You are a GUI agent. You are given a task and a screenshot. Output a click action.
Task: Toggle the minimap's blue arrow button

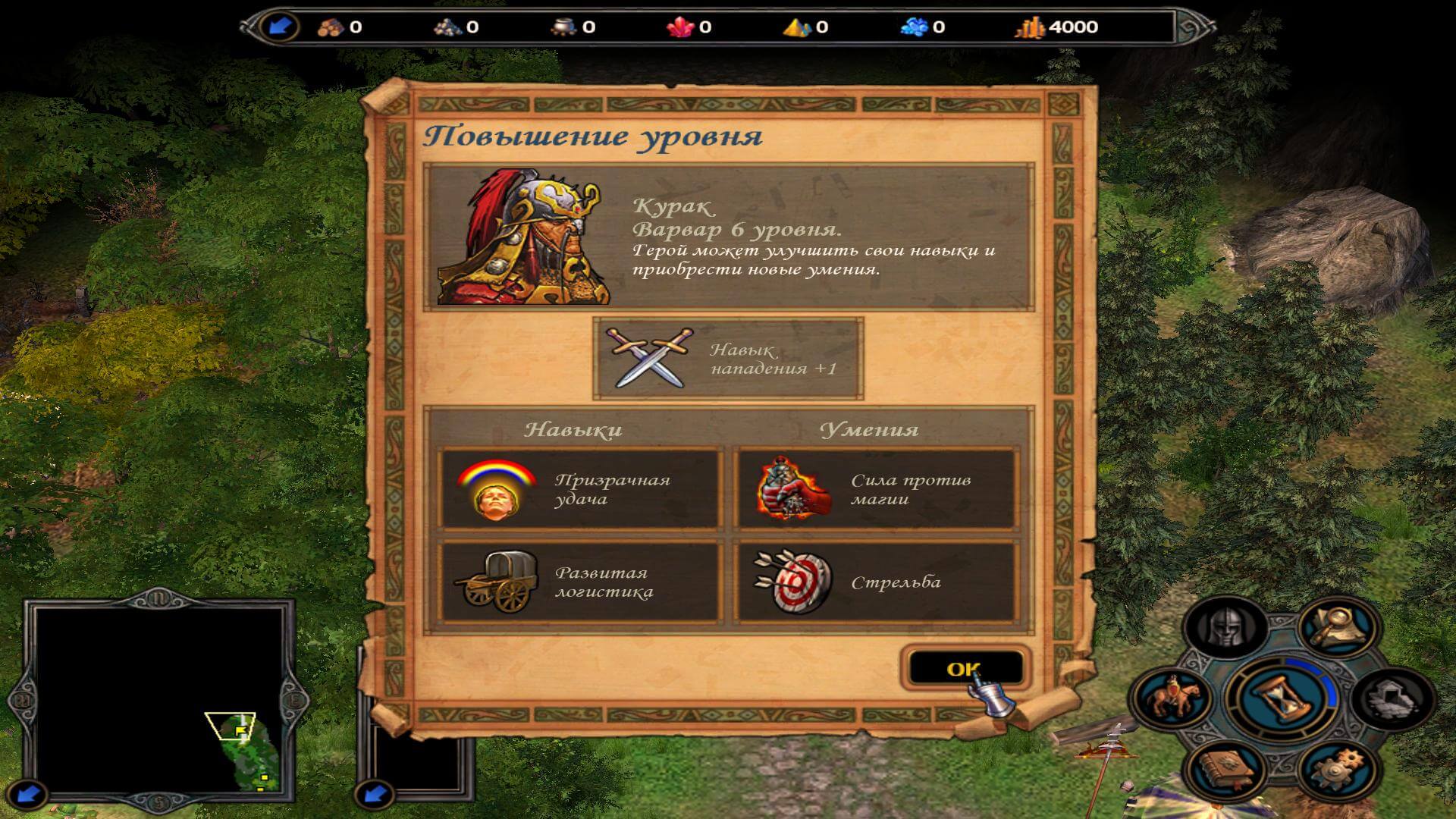click(x=28, y=794)
